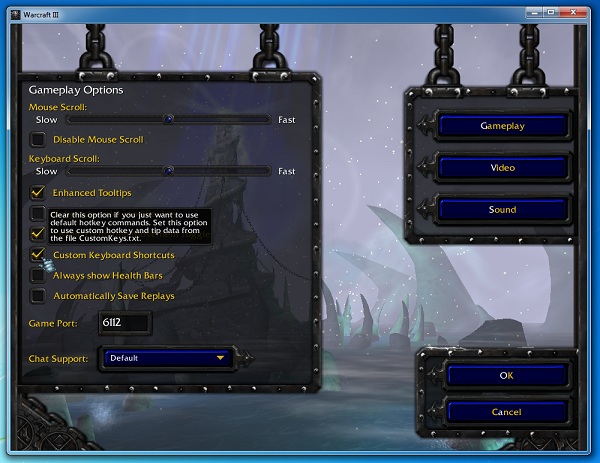
Task: Open the Sound options section
Action: tap(503, 210)
